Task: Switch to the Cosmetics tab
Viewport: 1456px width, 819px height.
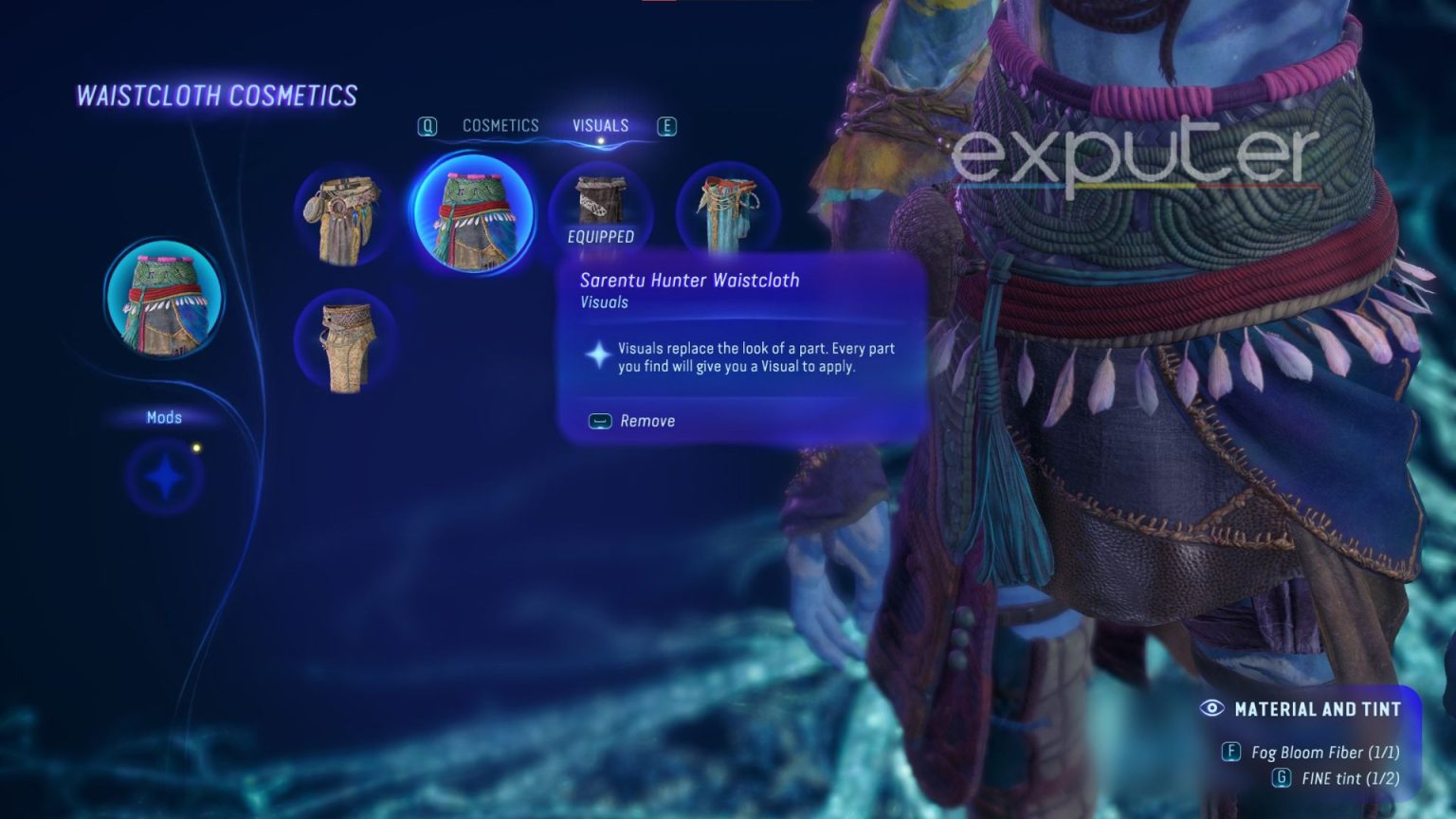Action: [500, 124]
